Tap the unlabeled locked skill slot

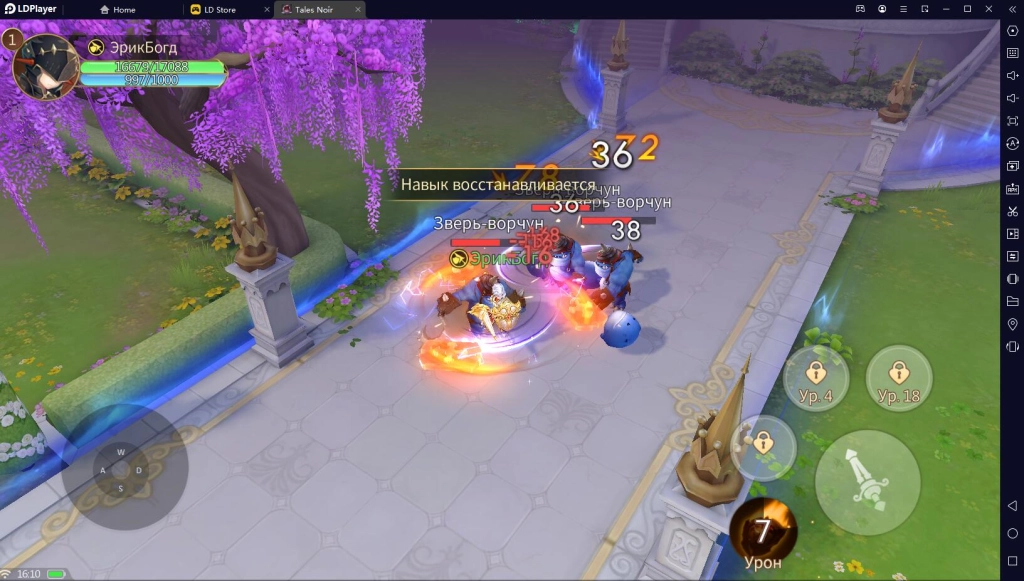coord(763,445)
